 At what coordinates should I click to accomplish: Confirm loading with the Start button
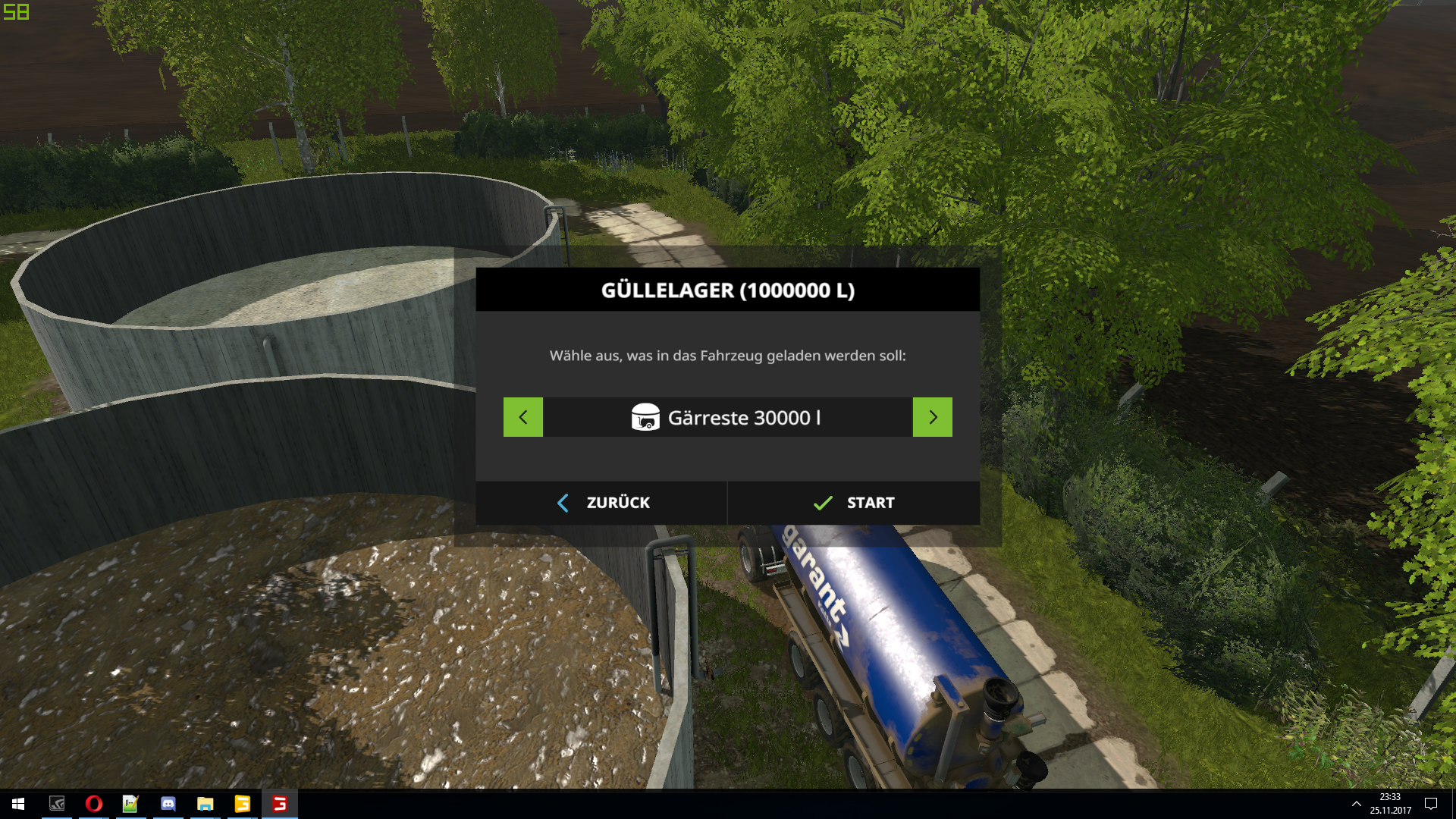[853, 503]
